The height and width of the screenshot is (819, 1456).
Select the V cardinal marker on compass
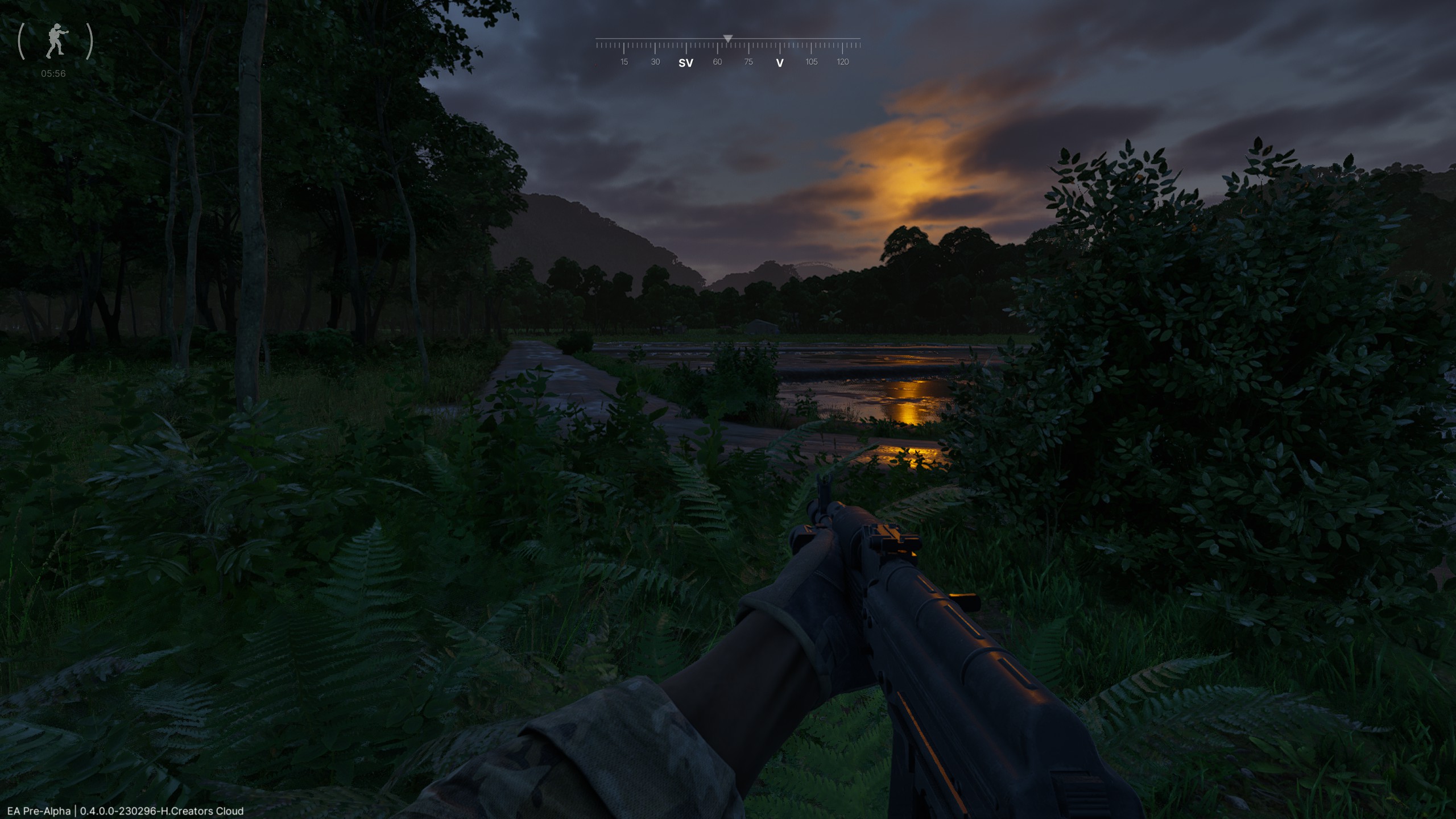tap(780, 63)
